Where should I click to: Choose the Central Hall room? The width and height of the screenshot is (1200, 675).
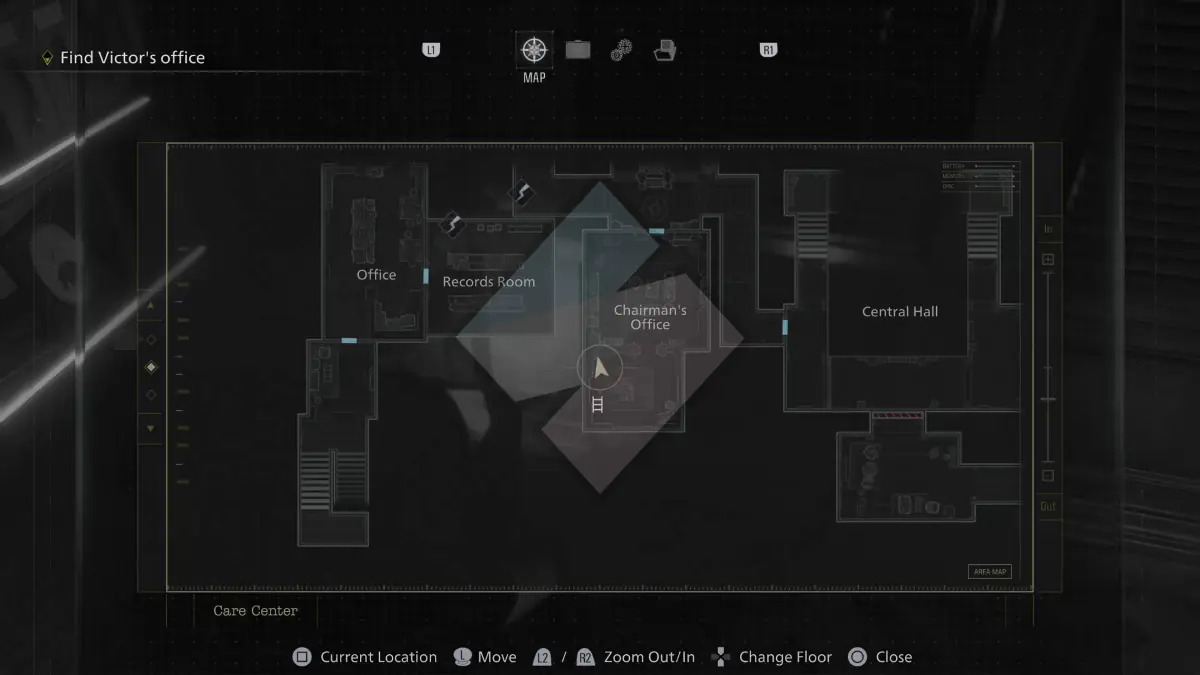pyautogui.click(x=900, y=312)
